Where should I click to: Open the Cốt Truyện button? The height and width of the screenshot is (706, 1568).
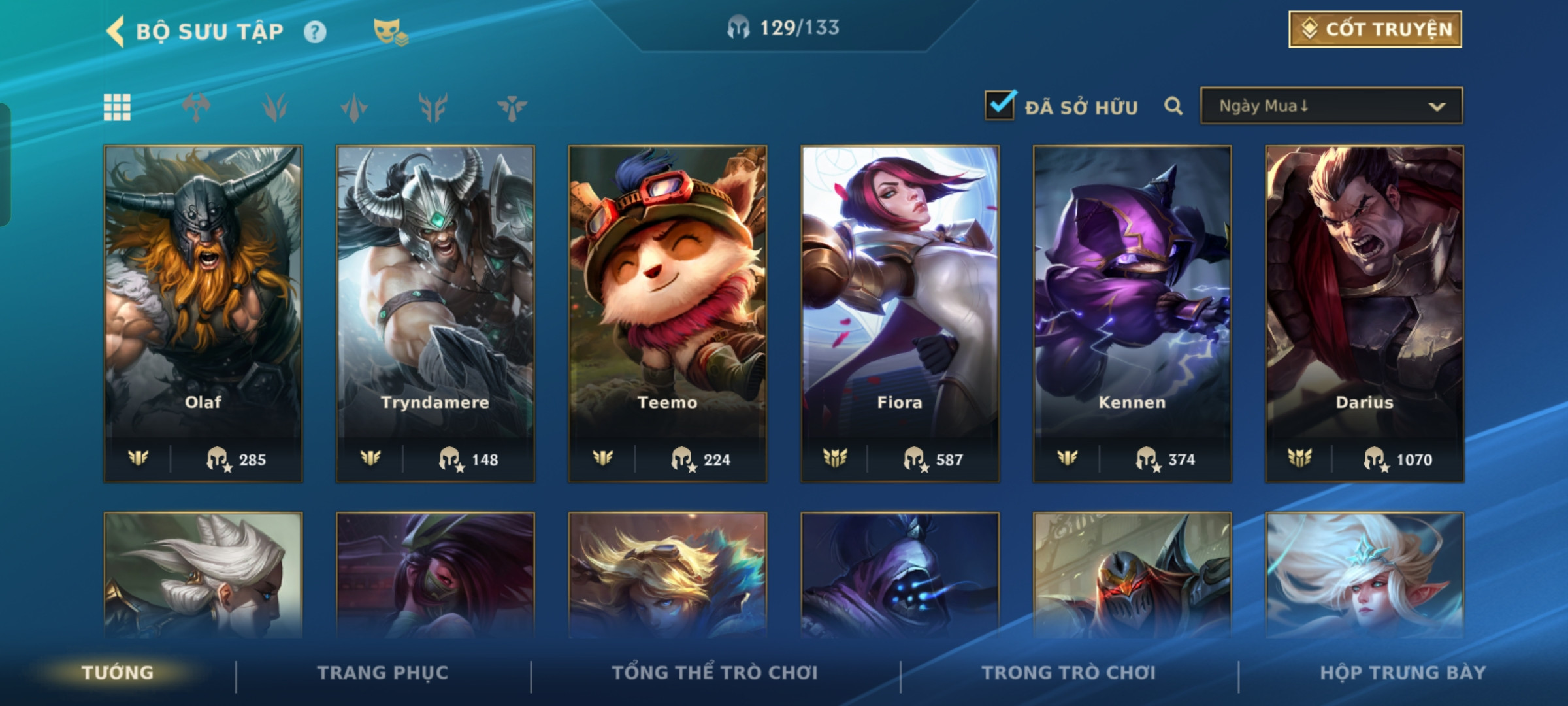pyautogui.click(x=1375, y=29)
